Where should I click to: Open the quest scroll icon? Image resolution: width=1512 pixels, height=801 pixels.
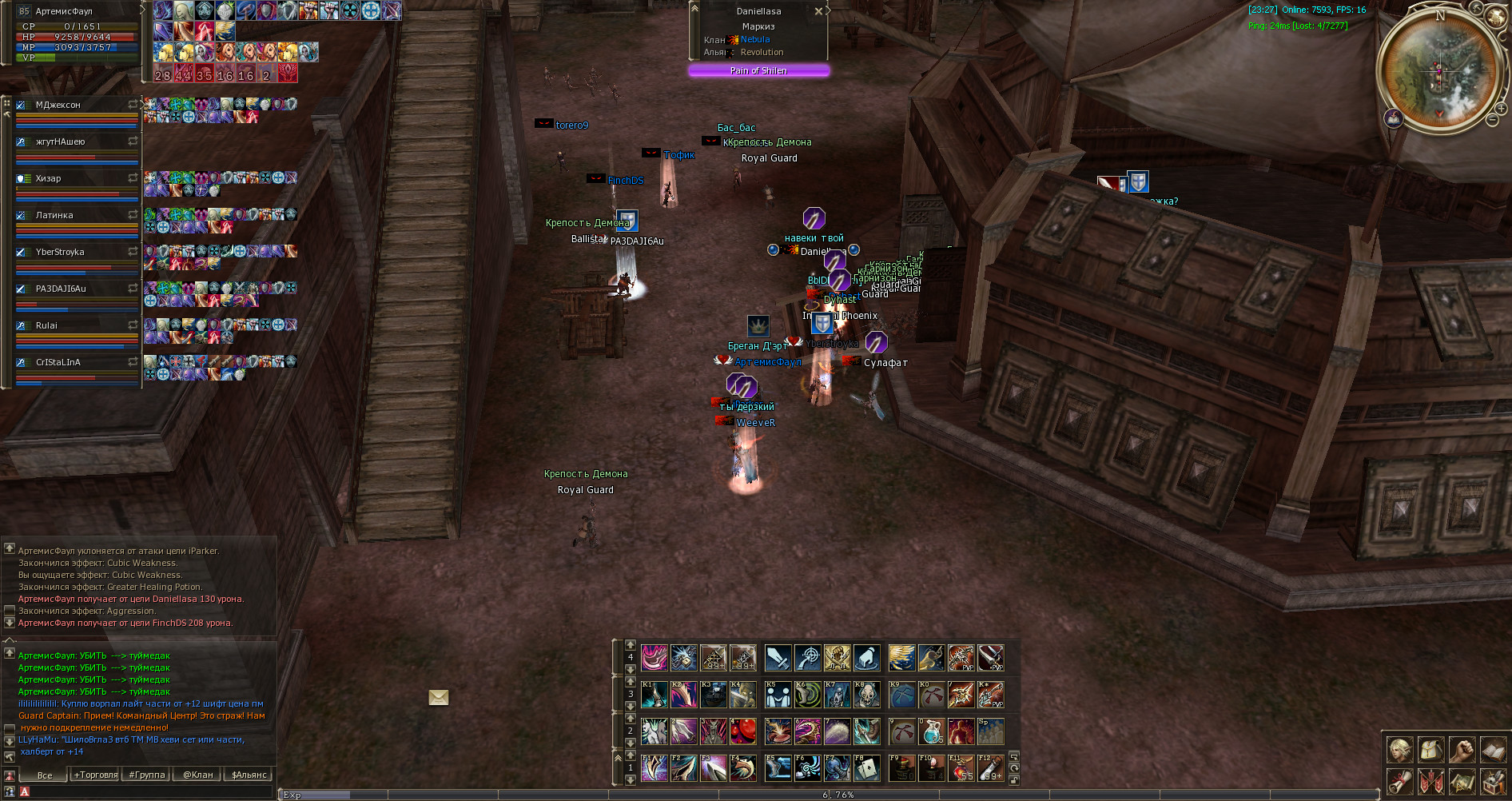(x=1399, y=781)
